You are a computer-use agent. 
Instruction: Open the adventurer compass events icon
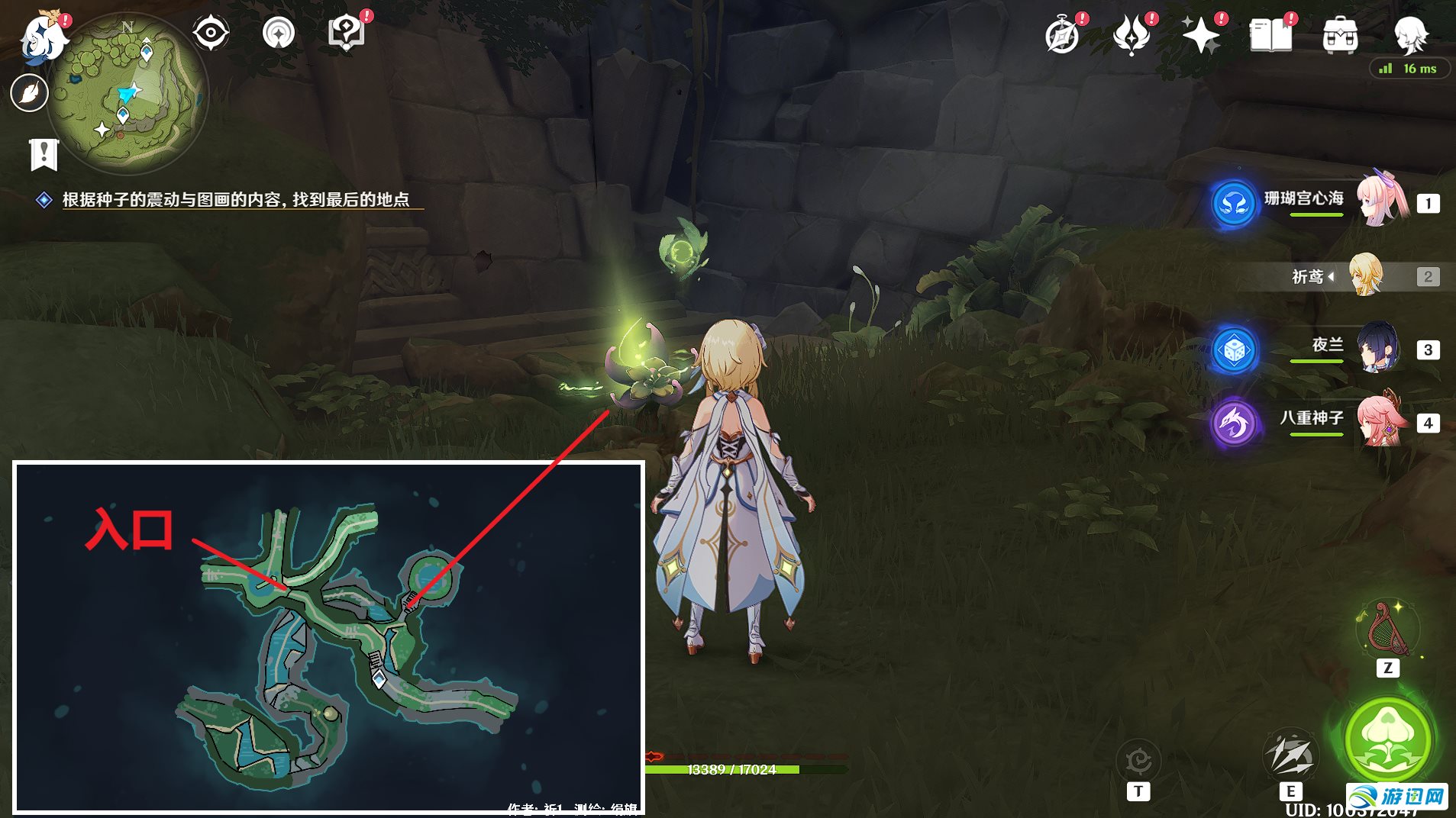(x=1062, y=35)
